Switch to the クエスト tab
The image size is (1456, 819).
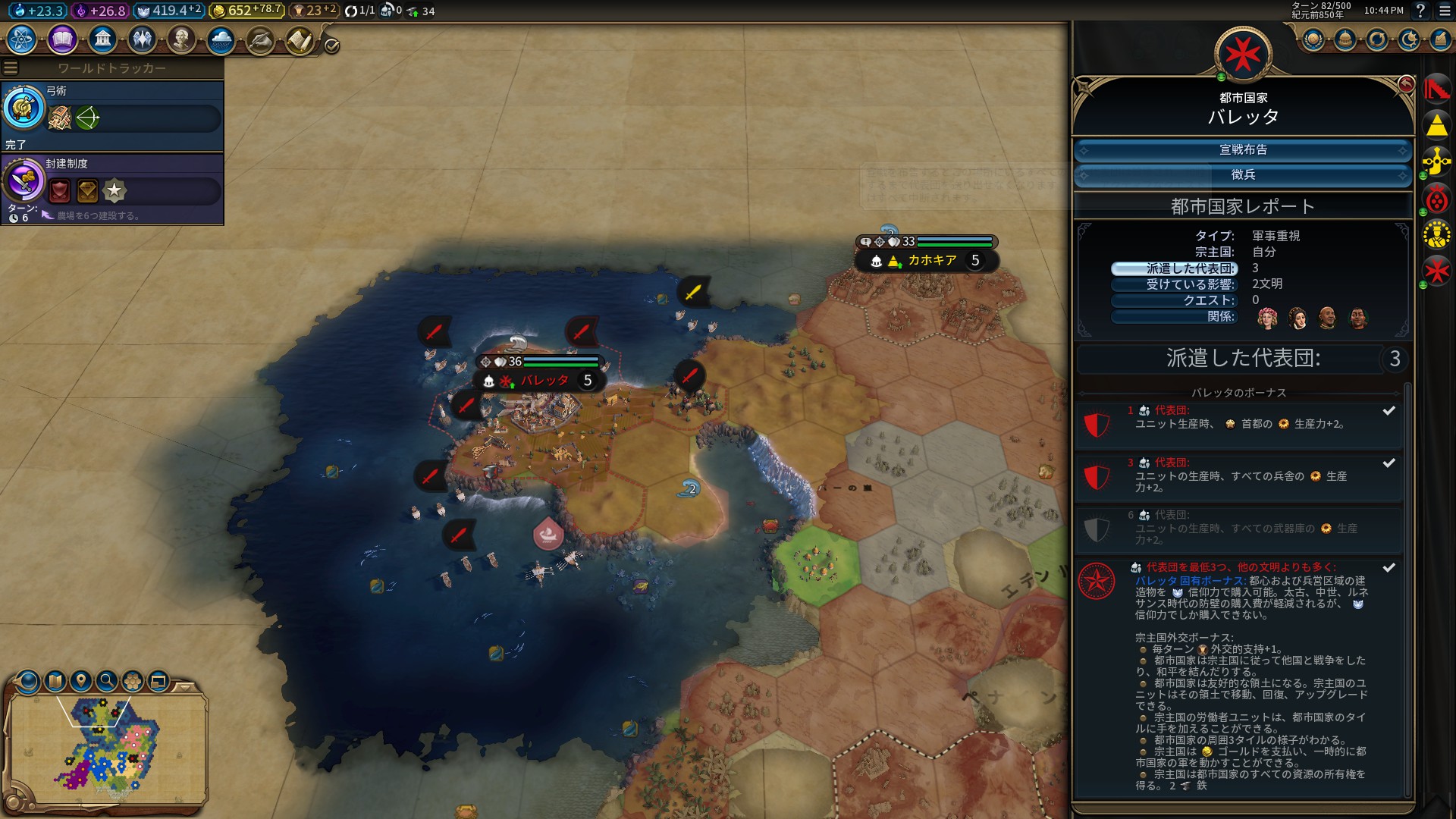1174,300
